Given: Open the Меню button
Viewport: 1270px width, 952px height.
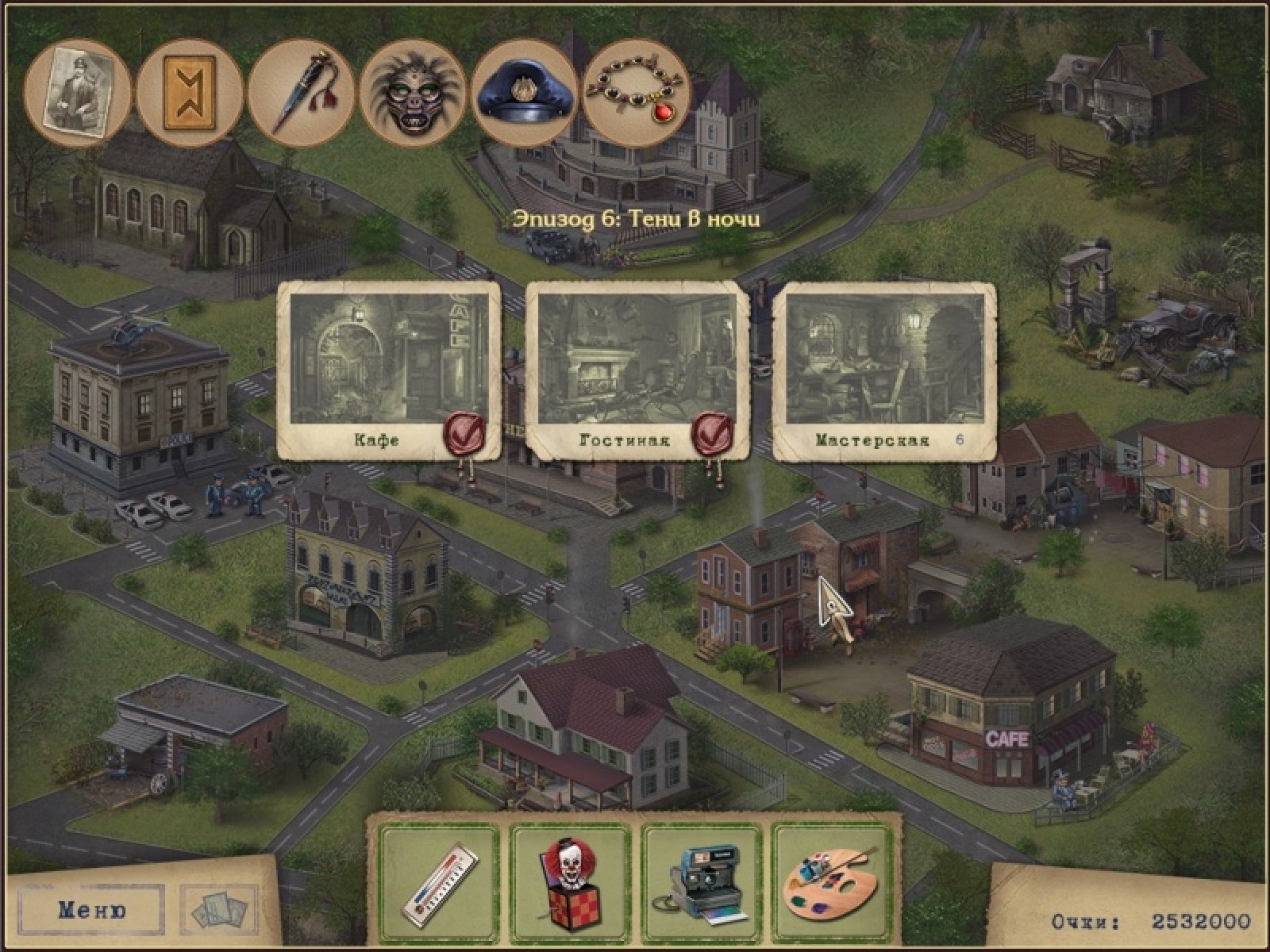Looking at the screenshot, I should tap(92, 909).
